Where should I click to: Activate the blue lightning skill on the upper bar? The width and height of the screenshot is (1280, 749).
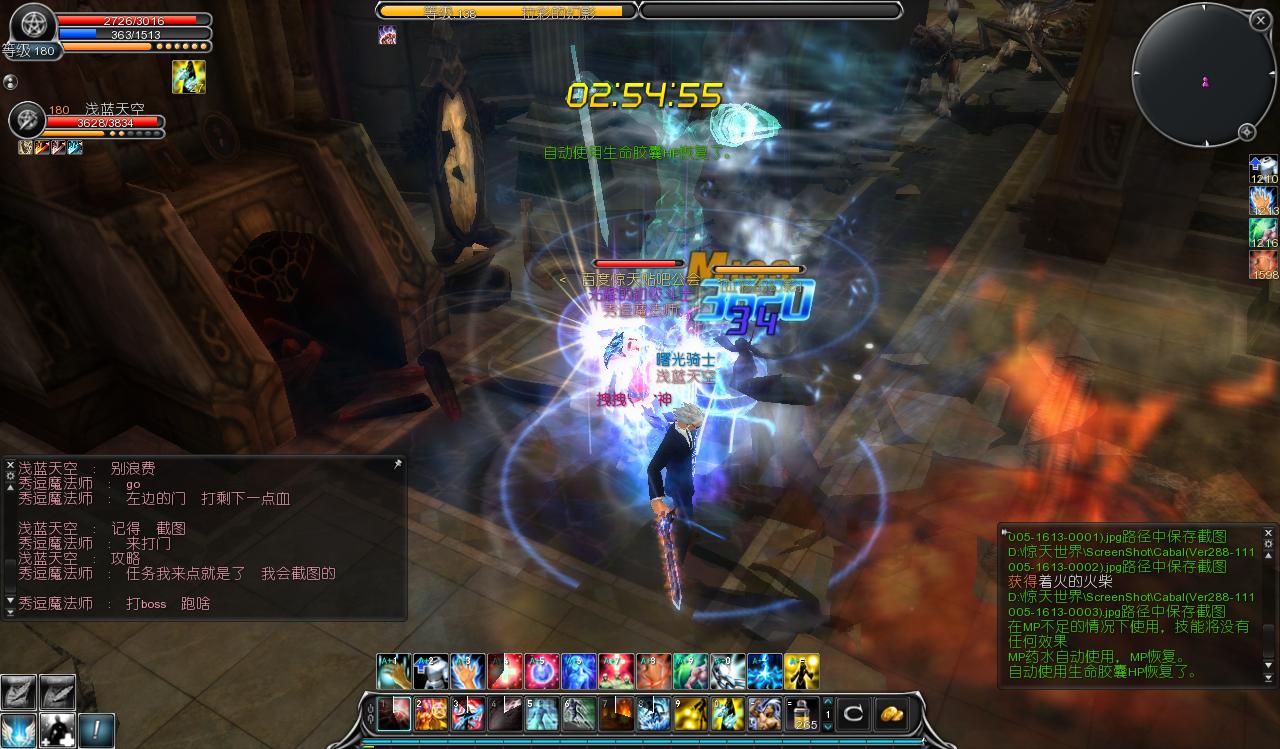tap(765, 672)
